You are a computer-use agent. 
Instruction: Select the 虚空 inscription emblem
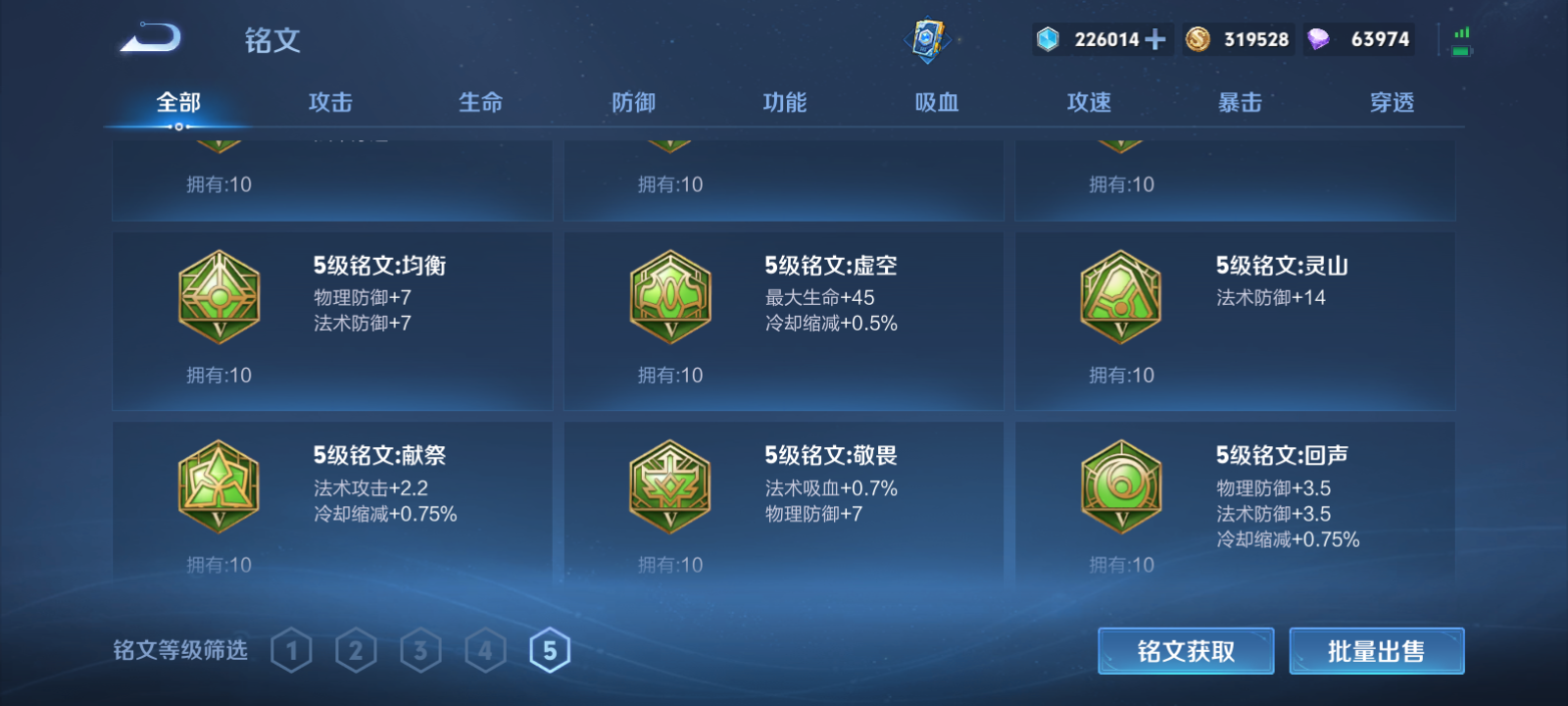[668, 299]
